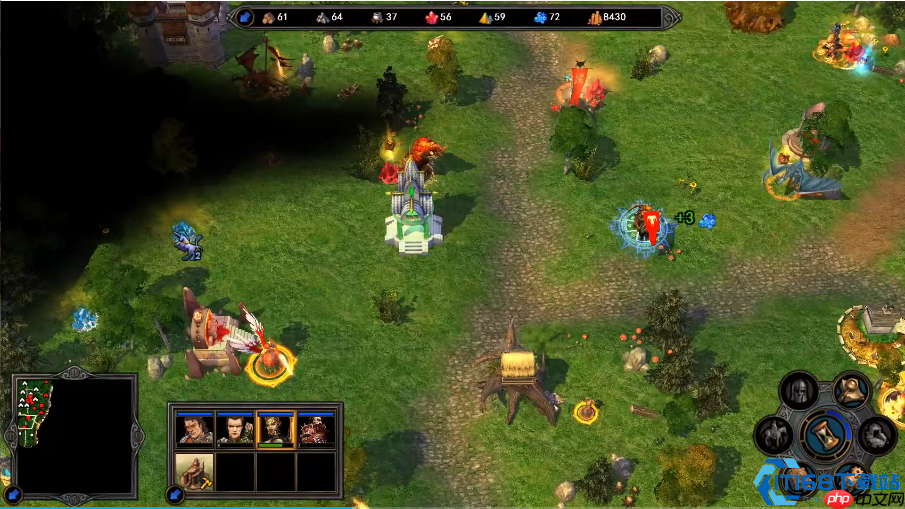905x509 pixels.
Task: Select the knight helmet hero button
Action: pos(798,389)
